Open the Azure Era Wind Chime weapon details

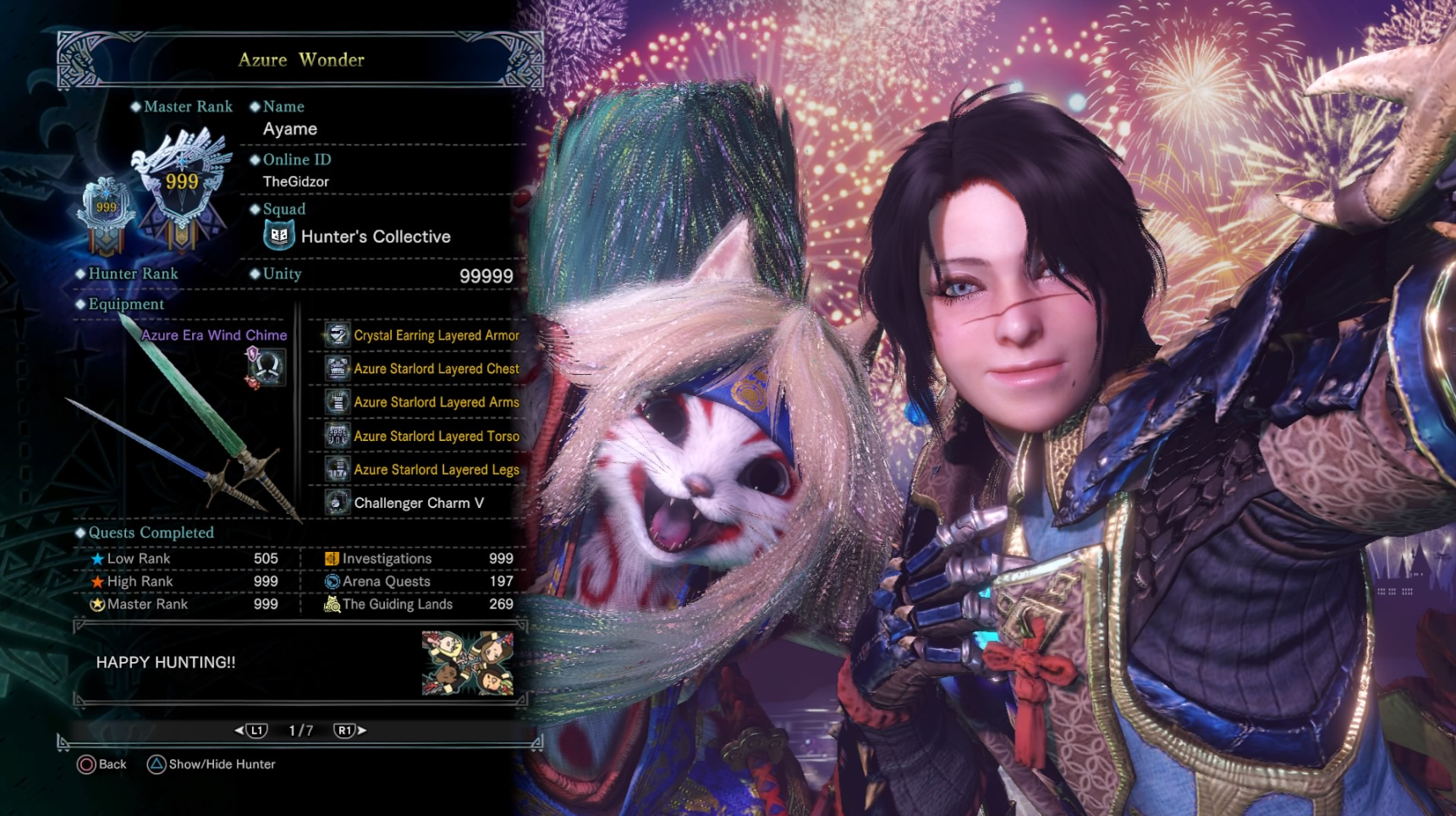point(213,335)
